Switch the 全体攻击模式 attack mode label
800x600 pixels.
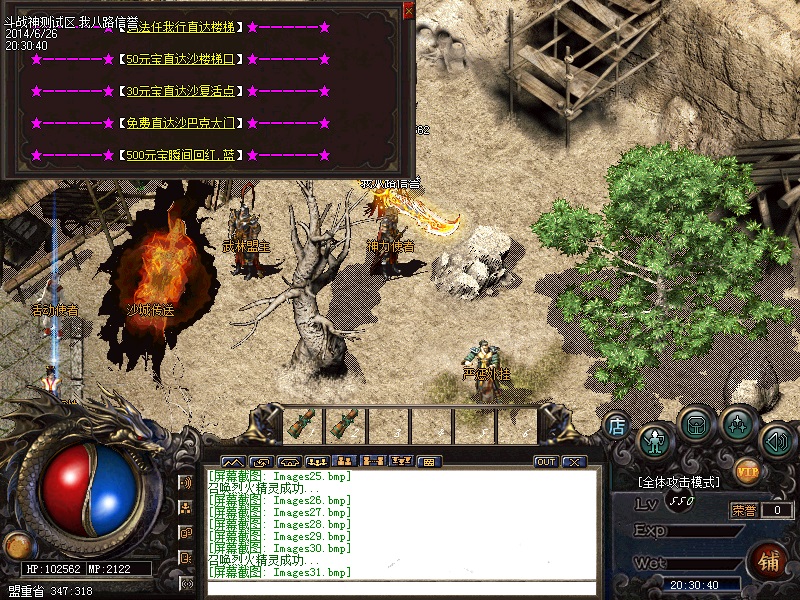click(x=678, y=482)
